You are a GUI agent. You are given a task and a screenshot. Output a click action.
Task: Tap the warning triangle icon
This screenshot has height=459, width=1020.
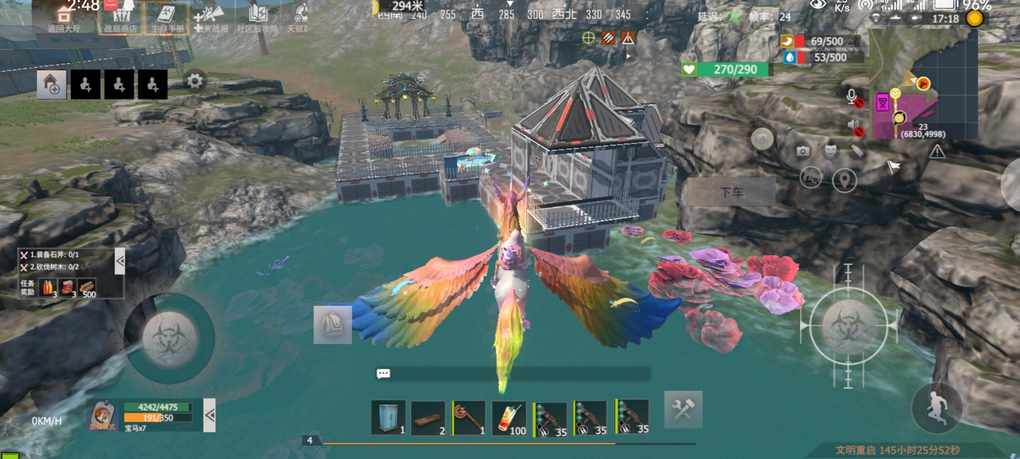click(x=937, y=151)
